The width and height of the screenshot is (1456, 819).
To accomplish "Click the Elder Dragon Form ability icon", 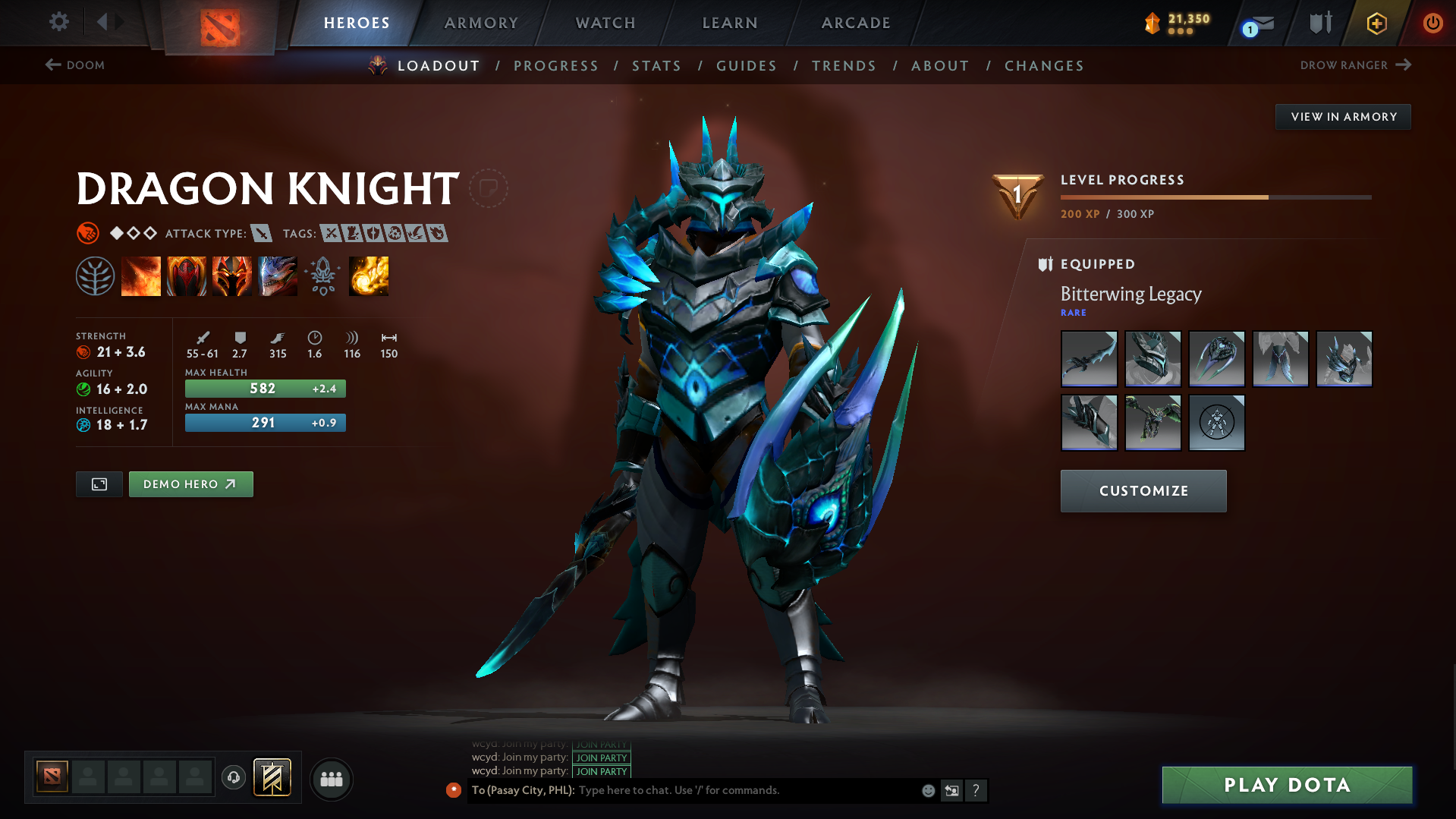I will pyautogui.click(x=278, y=276).
